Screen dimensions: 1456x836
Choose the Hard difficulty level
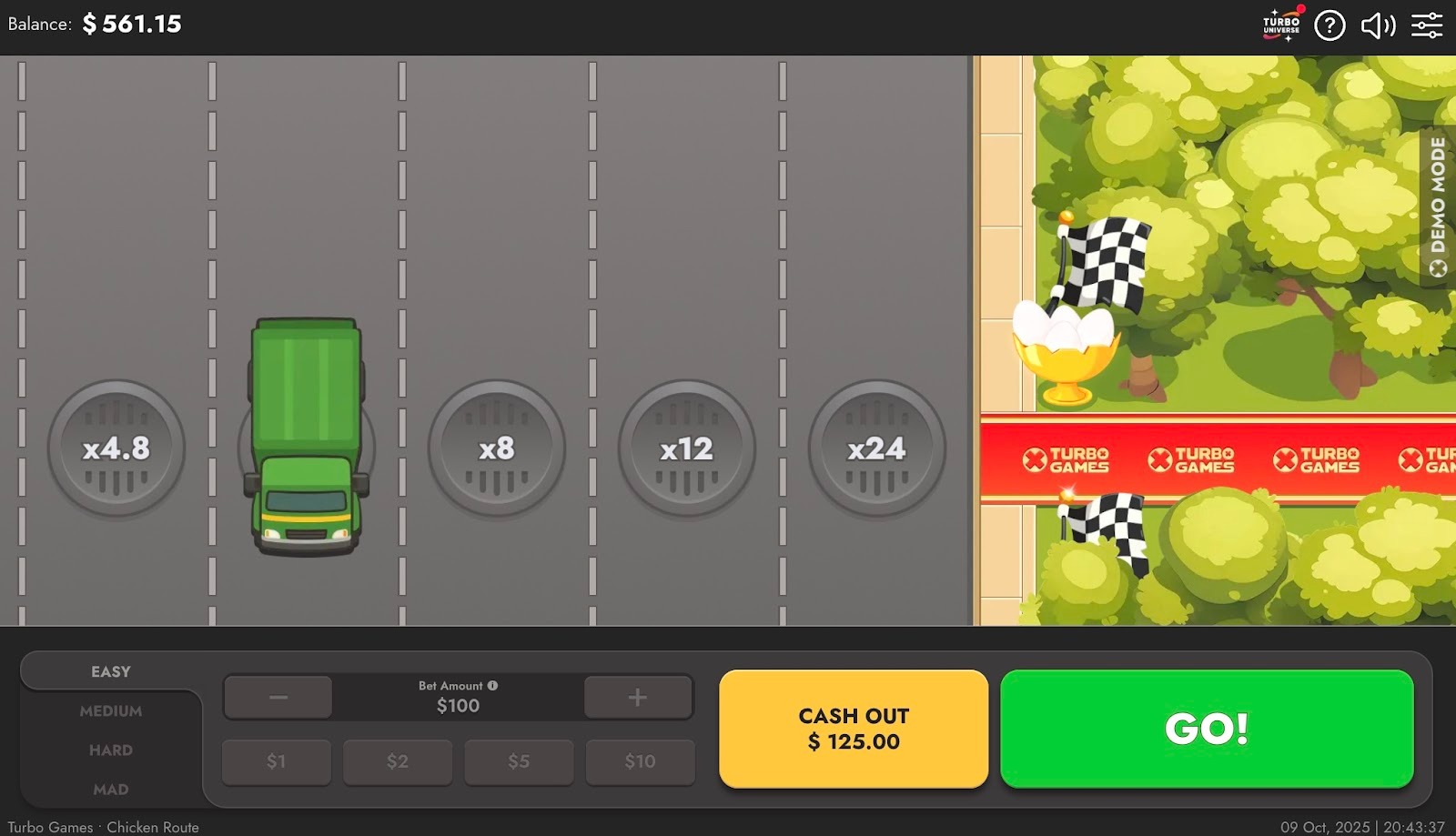pyautogui.click(x=111, y=750)
